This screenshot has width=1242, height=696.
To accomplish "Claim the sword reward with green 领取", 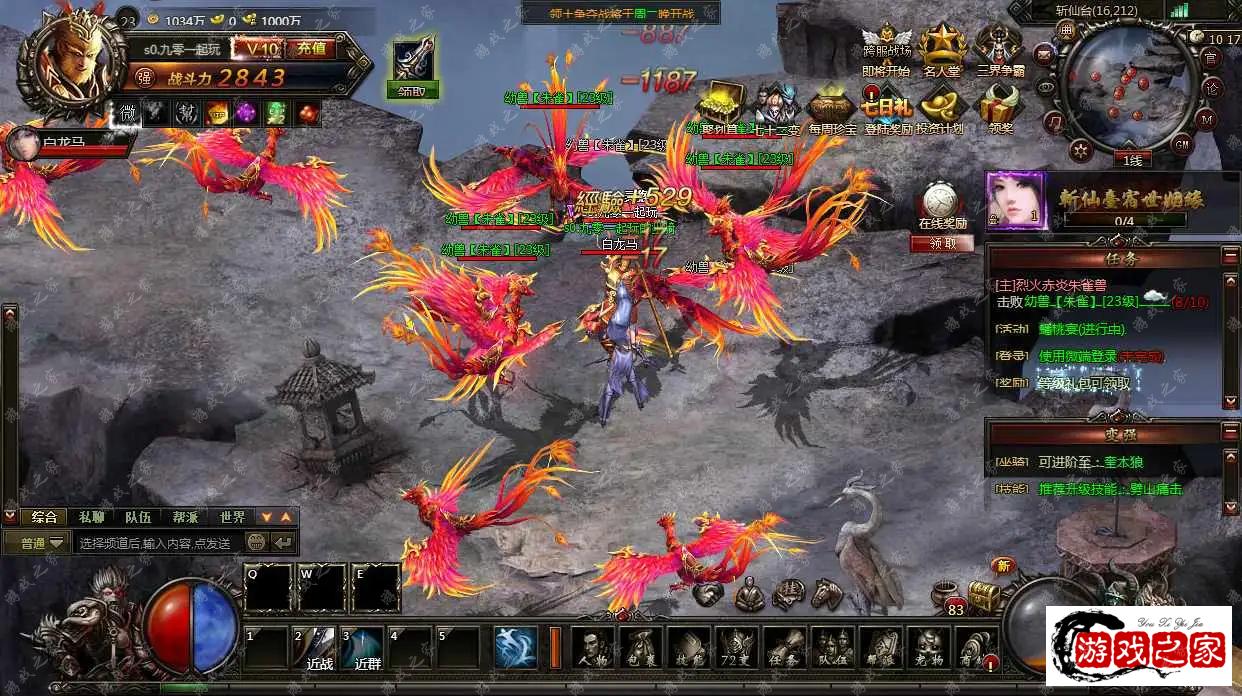I will tap(412, 90).
